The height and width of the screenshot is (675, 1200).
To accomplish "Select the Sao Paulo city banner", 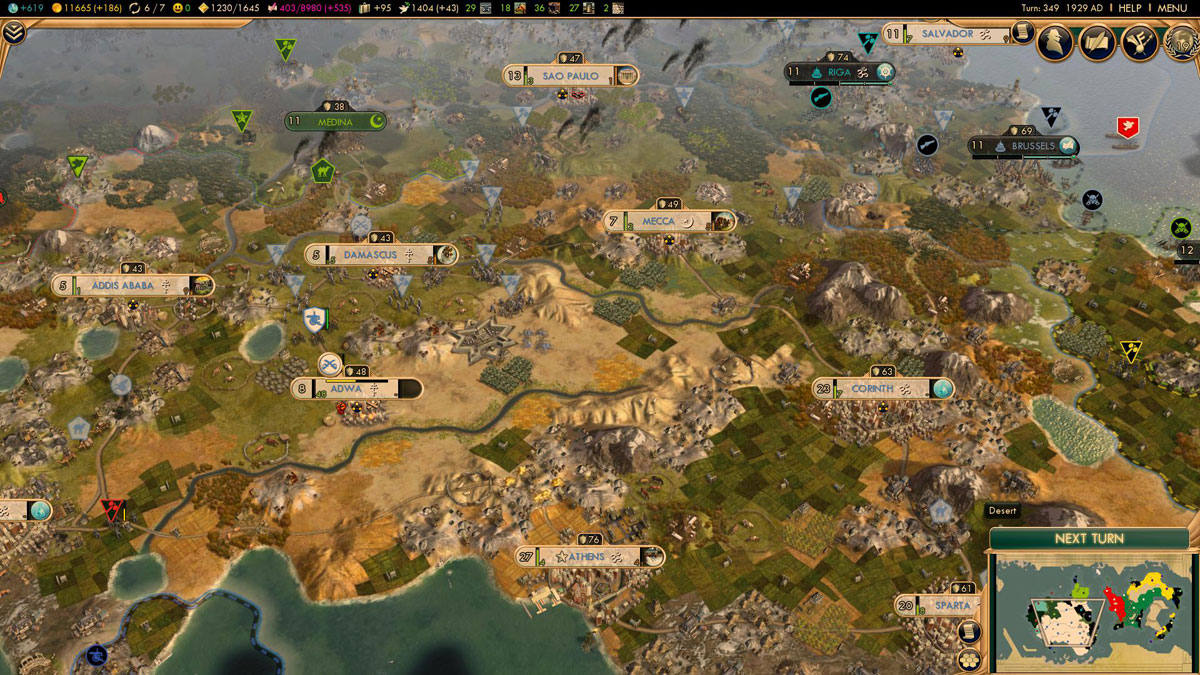I will pyautogui.click(x=571, y=76).
